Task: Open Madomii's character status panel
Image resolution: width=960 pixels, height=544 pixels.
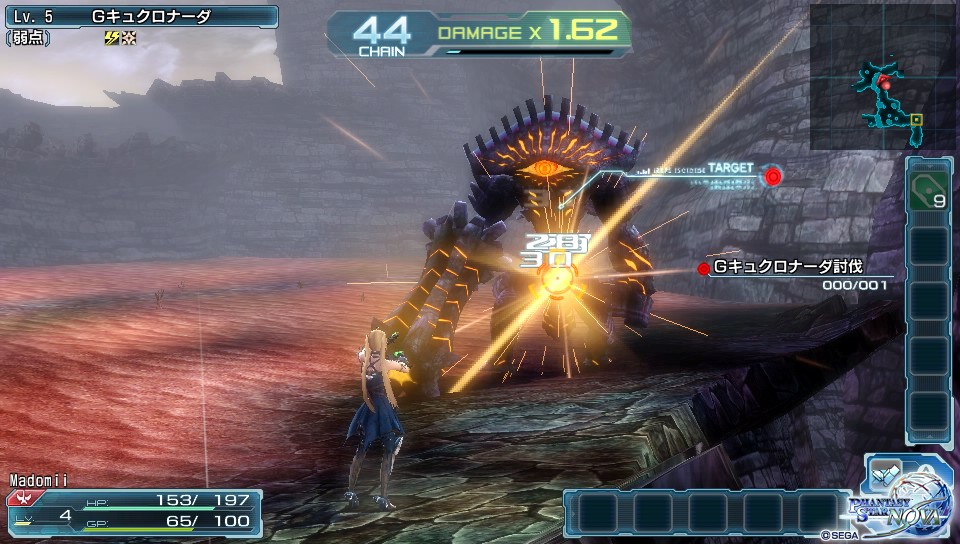Action: [x=134, y=506]
